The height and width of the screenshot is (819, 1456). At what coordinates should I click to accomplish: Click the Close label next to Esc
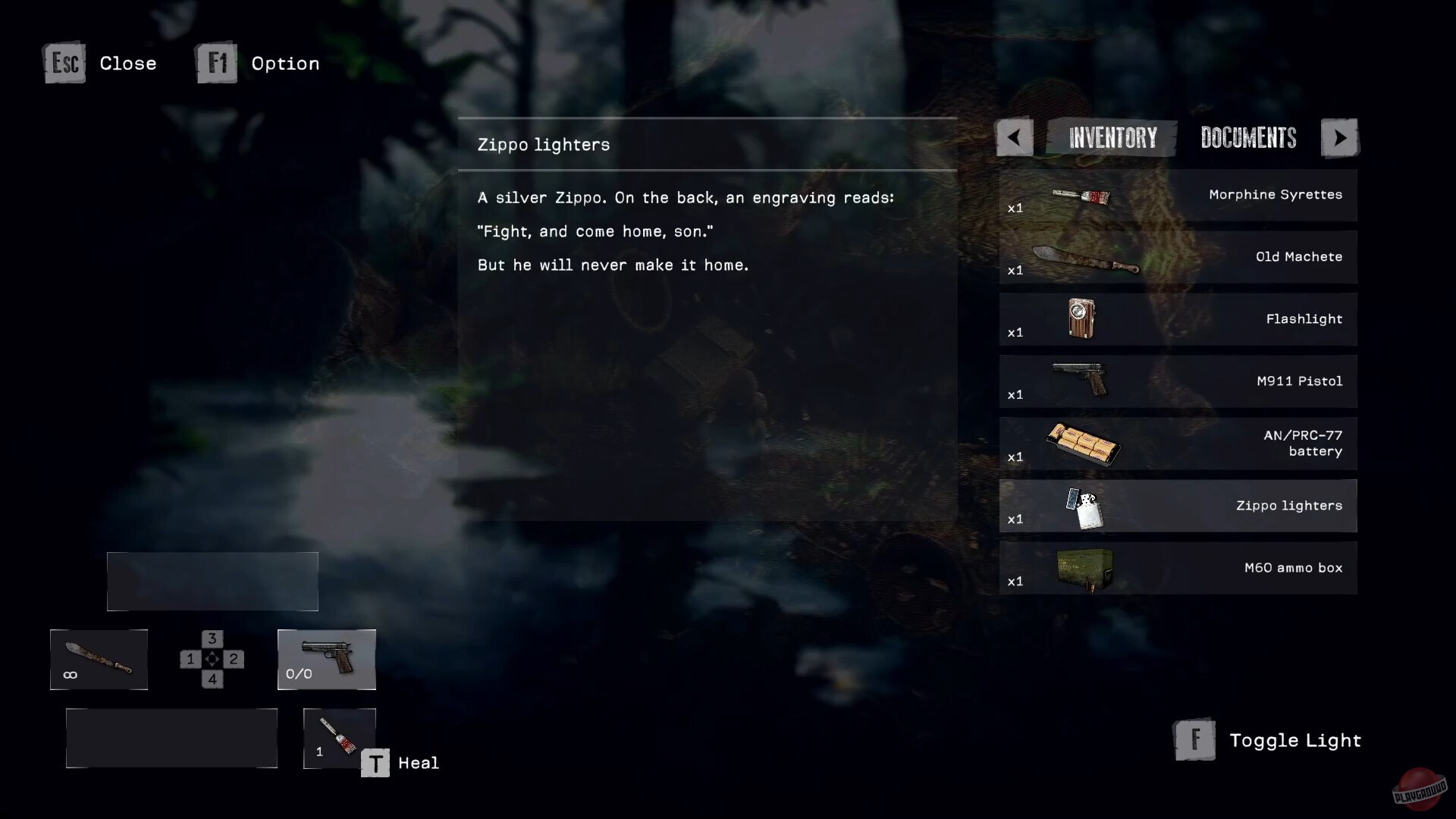point(127,64)
